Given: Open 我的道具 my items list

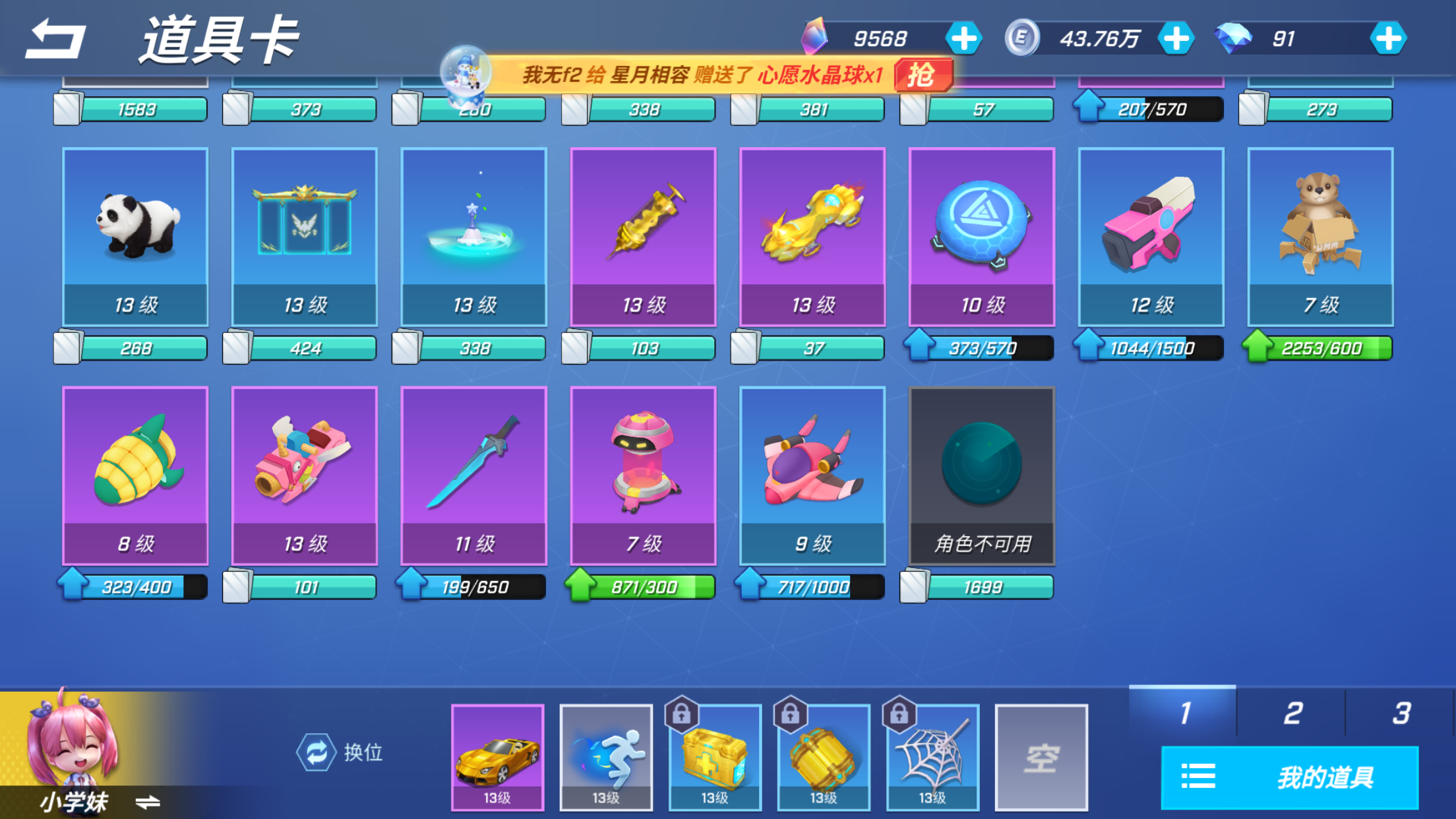Looking at the screenshot, I should point(1289,777).
